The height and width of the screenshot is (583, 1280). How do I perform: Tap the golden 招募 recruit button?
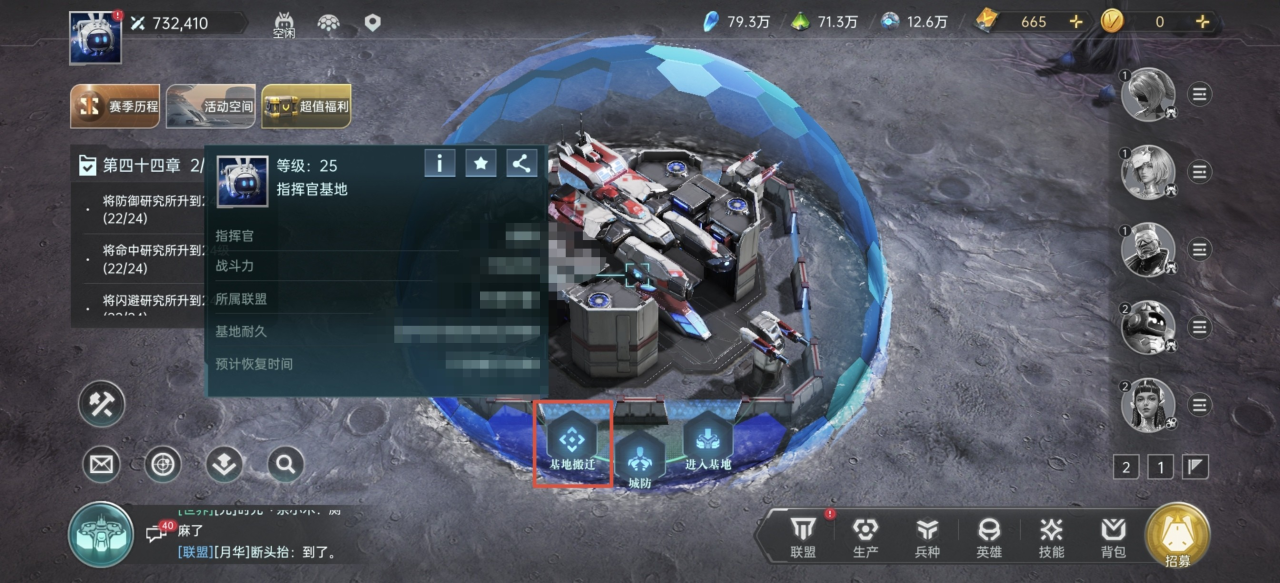pos(1177,535)
